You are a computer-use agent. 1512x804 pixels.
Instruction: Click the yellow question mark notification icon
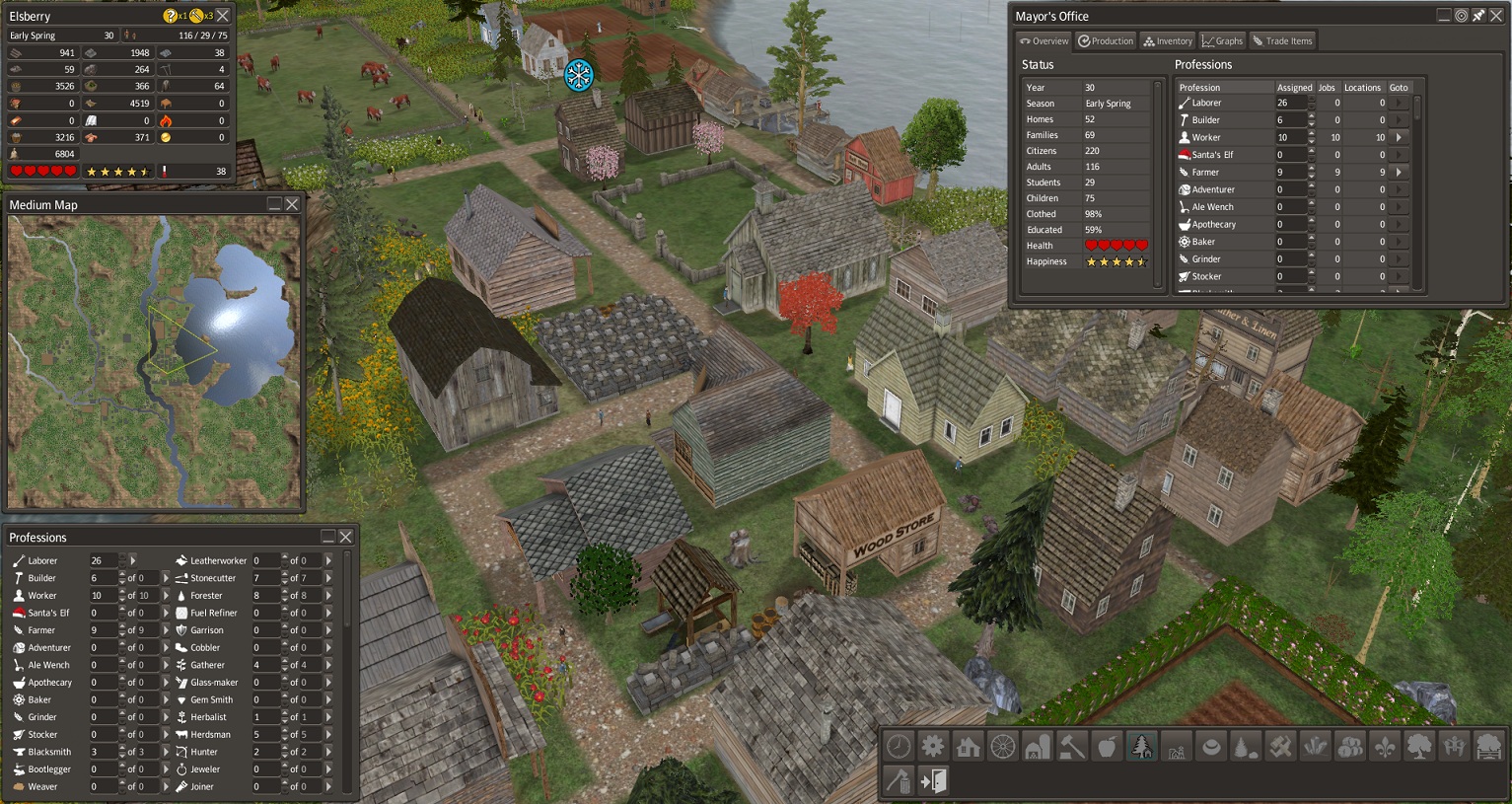tap(171, 16)
